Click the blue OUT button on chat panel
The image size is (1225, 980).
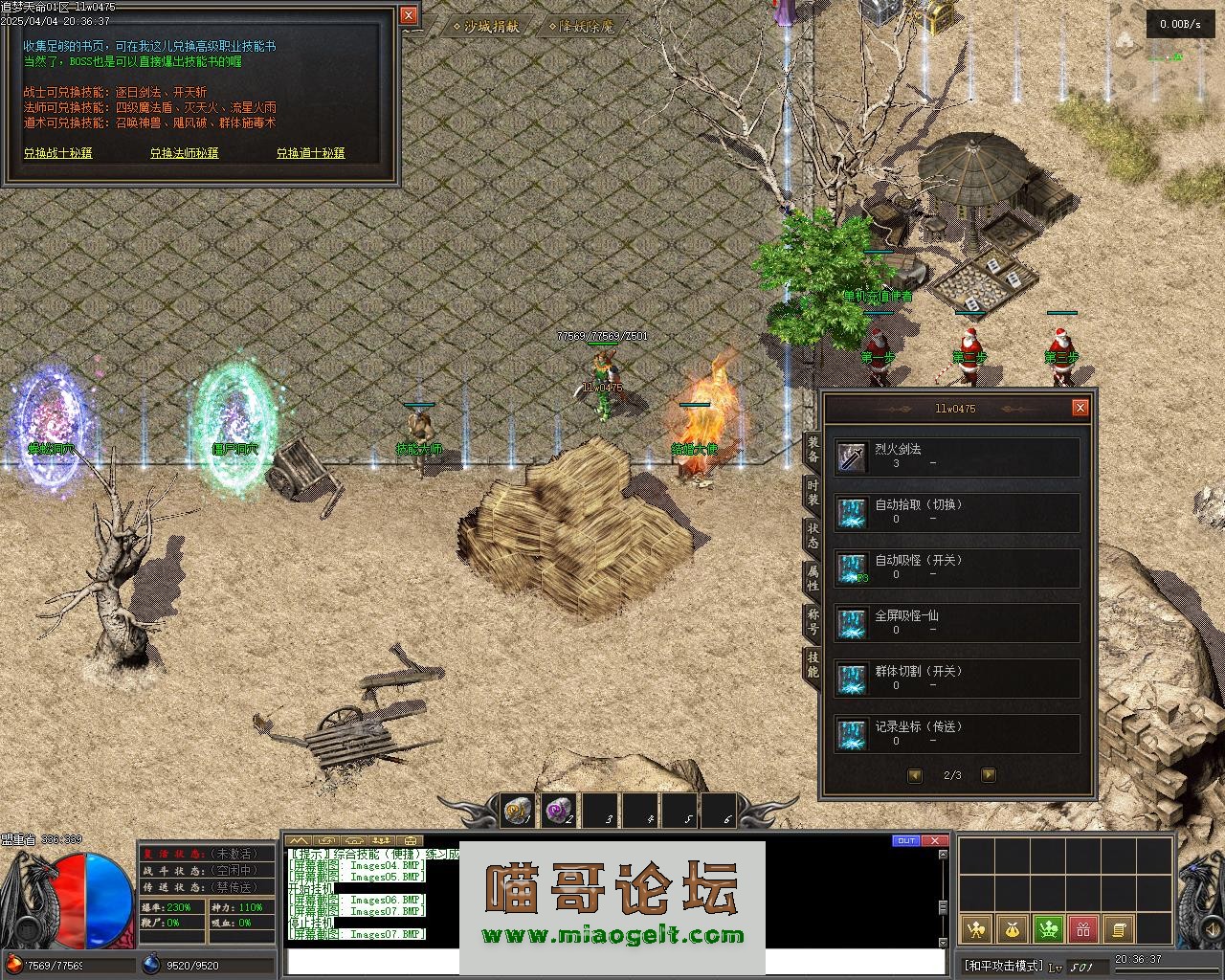(904, 841)
